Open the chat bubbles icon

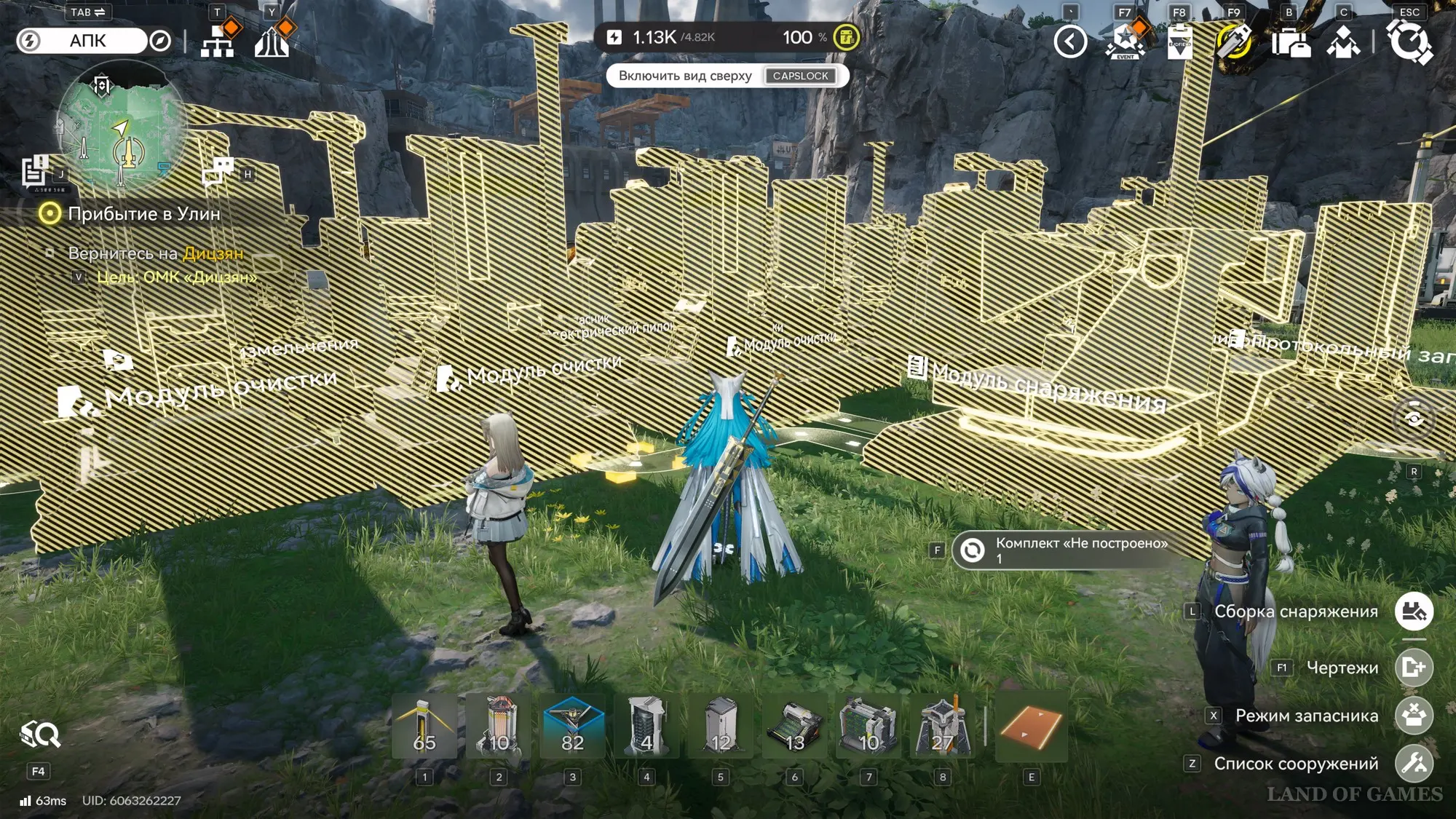pos(218,172)
